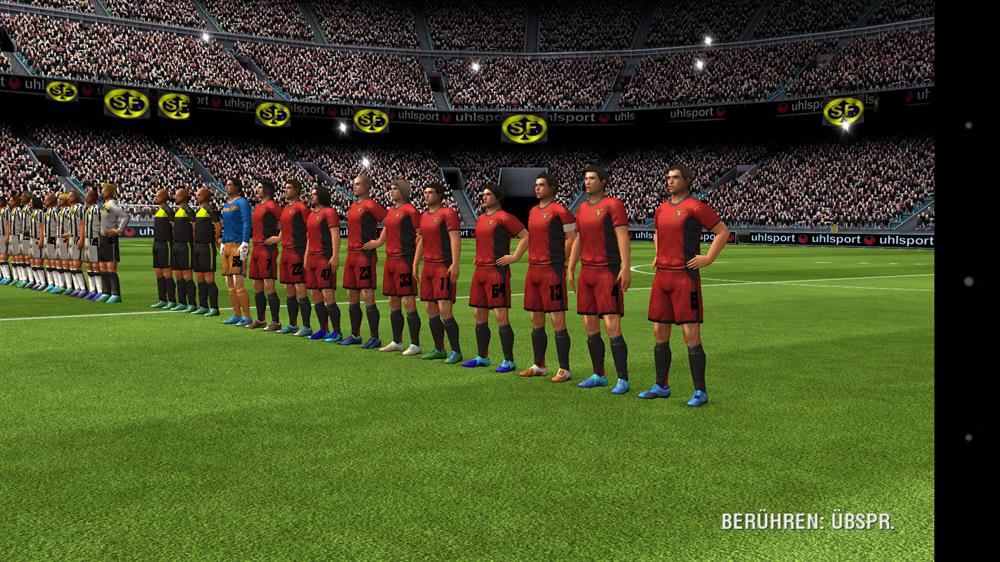Tap the middle dimmed Android home dot
The height and width of the screenshot is (562, 1000).
tap(967, 282)
